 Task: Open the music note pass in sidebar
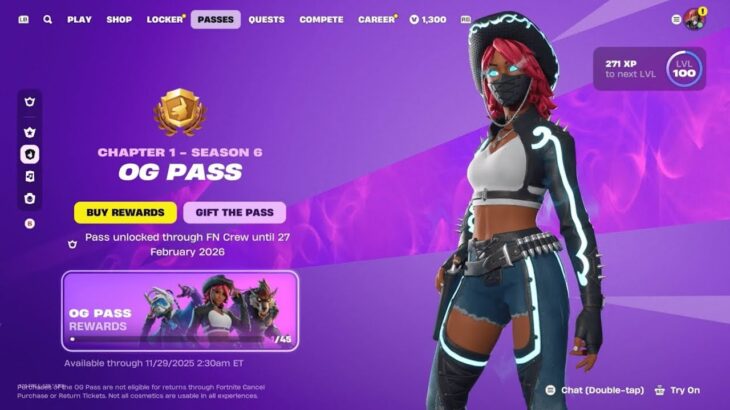pyautogui.click(x=30, y=176)
